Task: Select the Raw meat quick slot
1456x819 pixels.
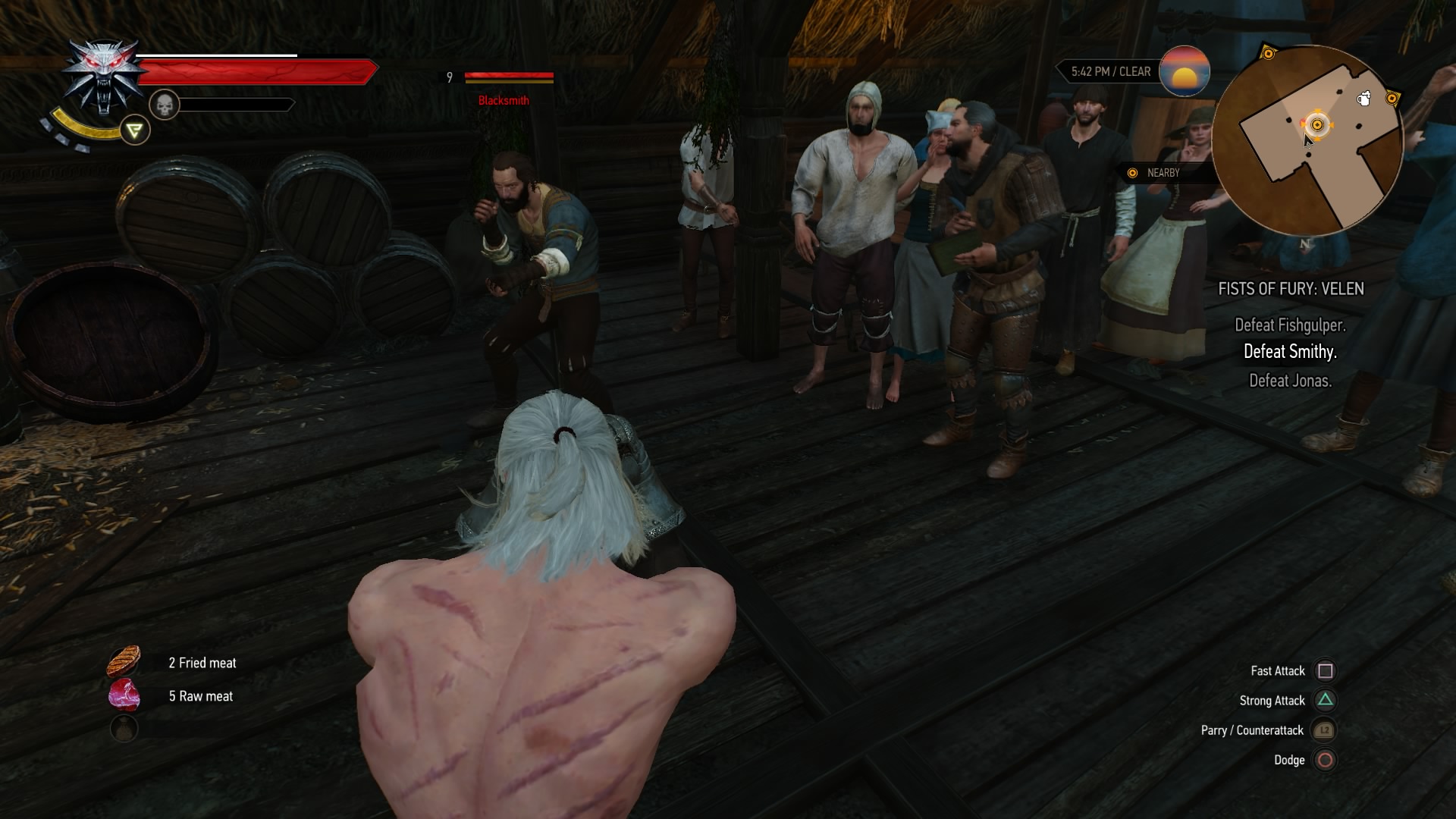Action: pyautogui.click(x=124, y=695)
